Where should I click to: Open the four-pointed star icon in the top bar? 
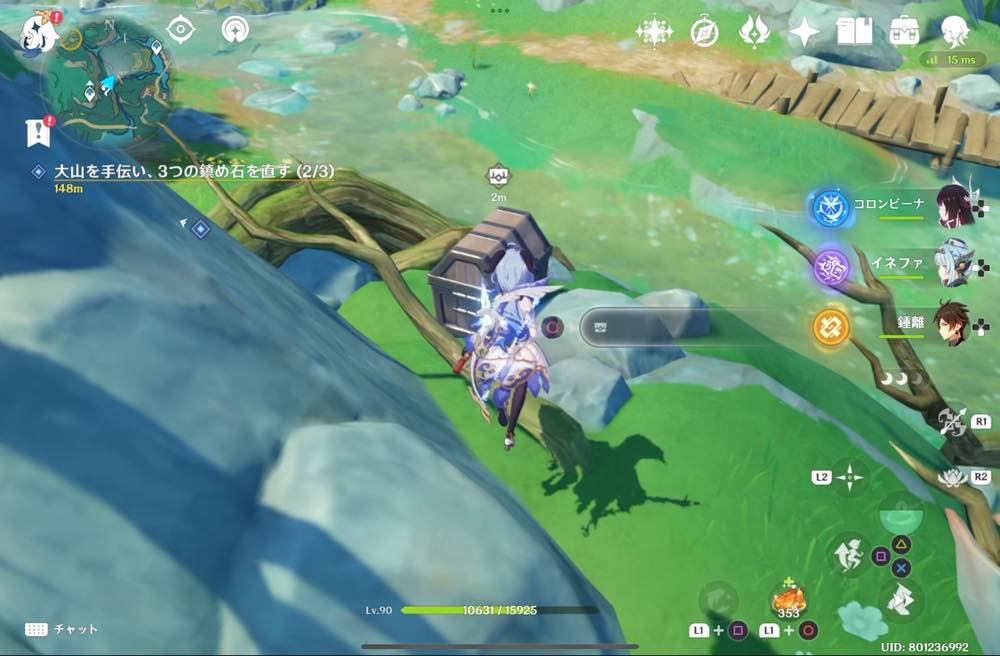coord(804,32)
